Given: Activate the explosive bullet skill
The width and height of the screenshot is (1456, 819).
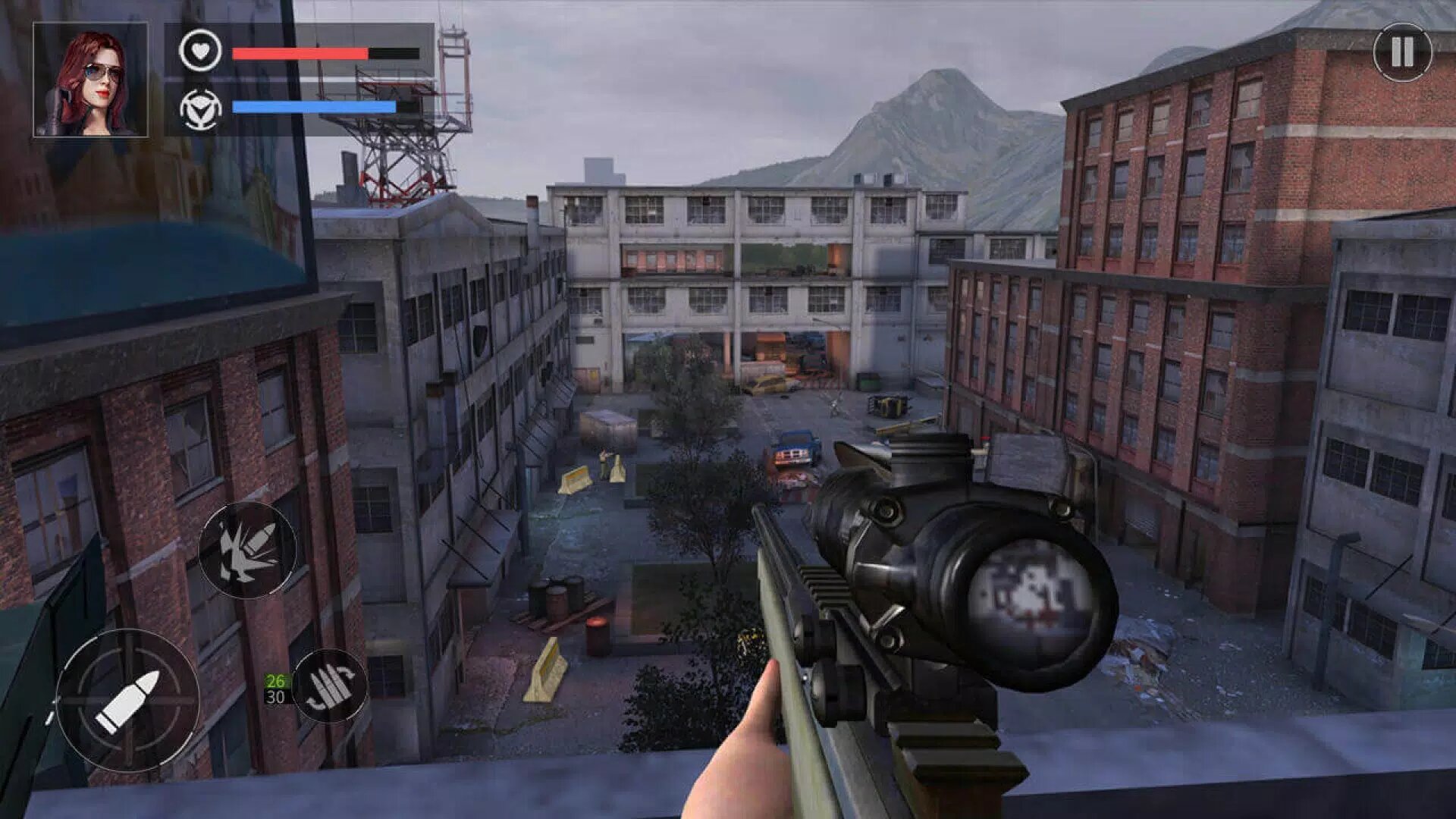Looking at the screenshot, I should coord(247,550).
